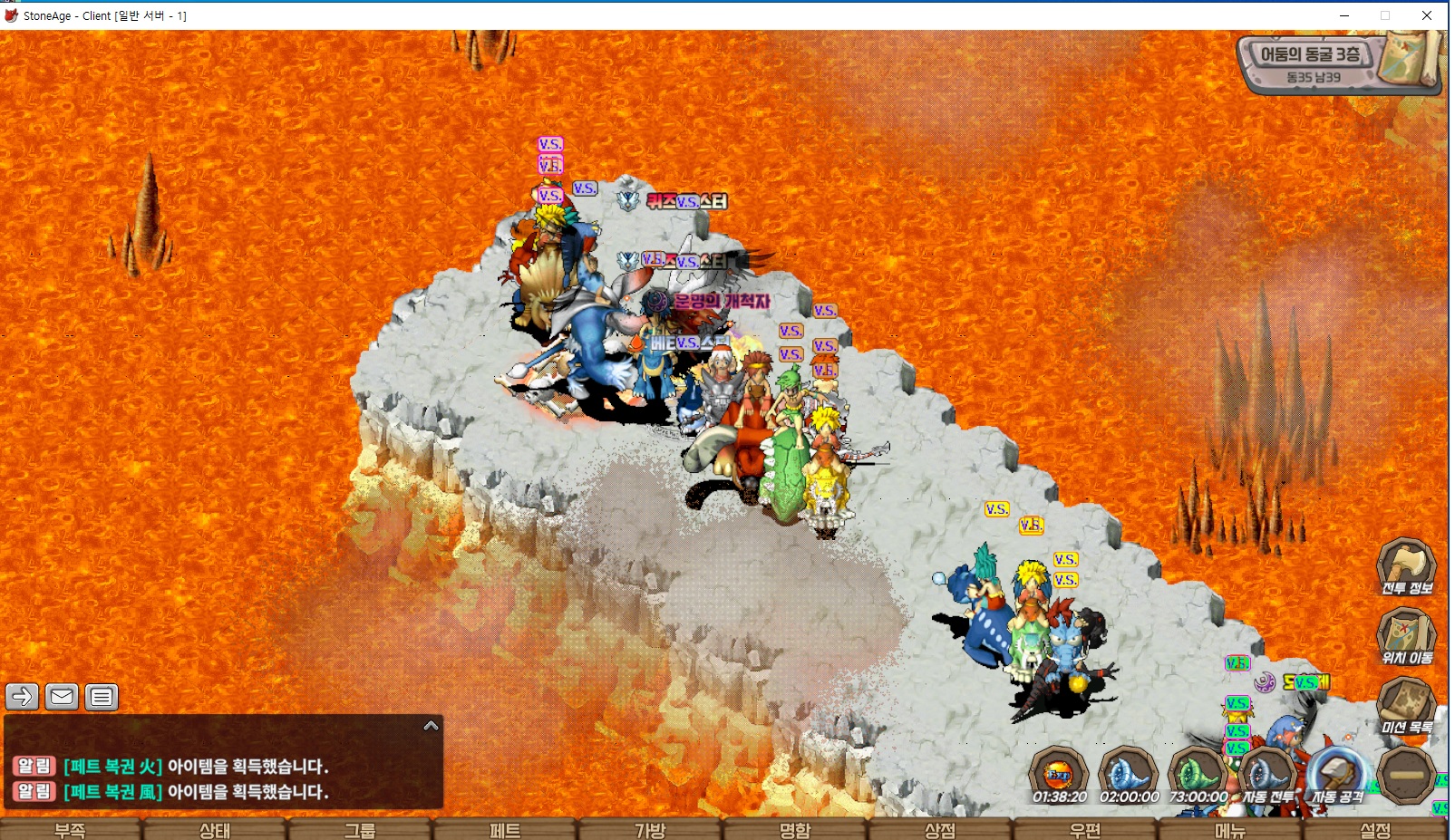Open the 페트 (pet) menu

tap(505, 829)
